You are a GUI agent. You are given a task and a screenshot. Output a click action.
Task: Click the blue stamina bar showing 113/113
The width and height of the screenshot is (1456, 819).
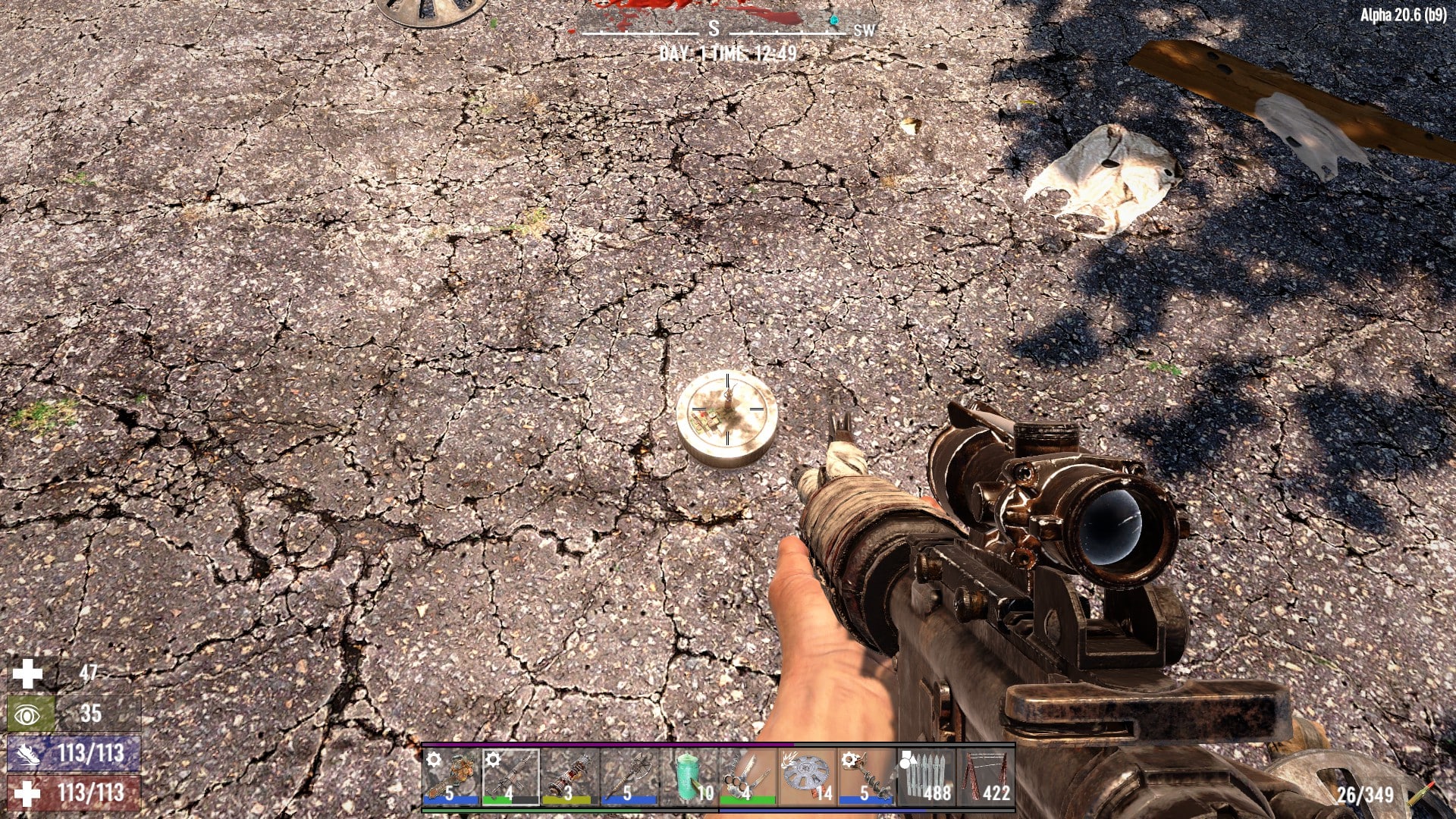point(72,754)
